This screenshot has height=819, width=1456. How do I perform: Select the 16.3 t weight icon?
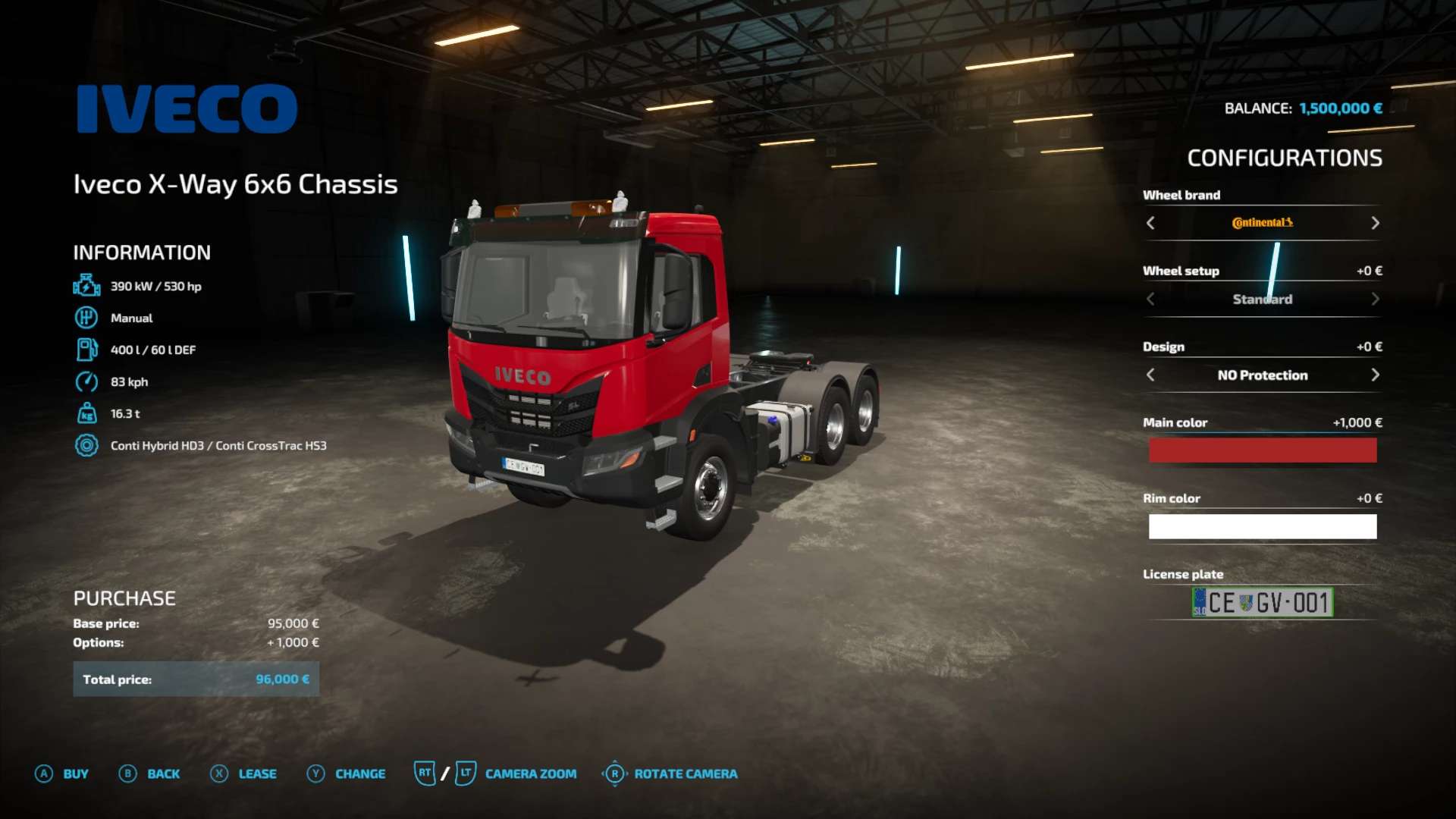(x=87, y=413)
